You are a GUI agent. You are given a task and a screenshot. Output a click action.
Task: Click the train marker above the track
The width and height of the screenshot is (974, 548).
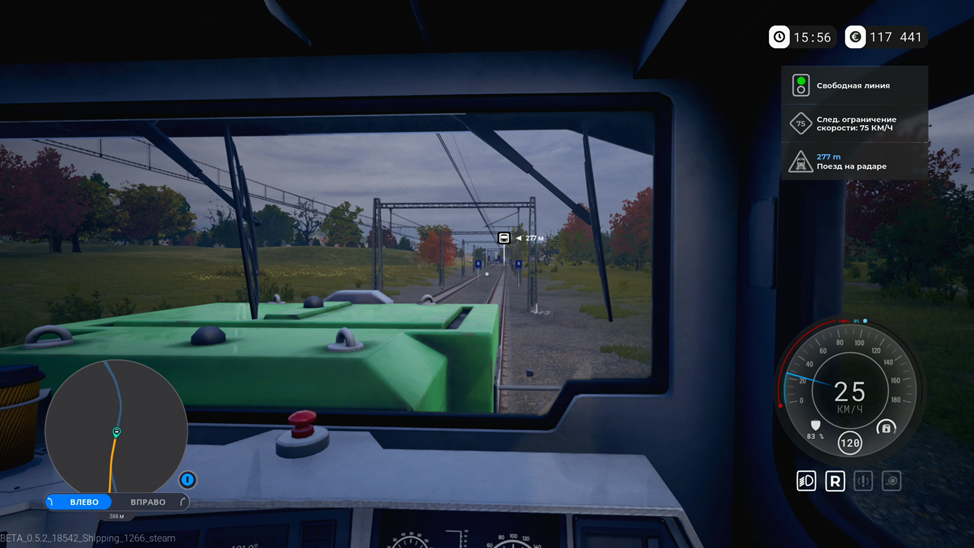(504, 238)
